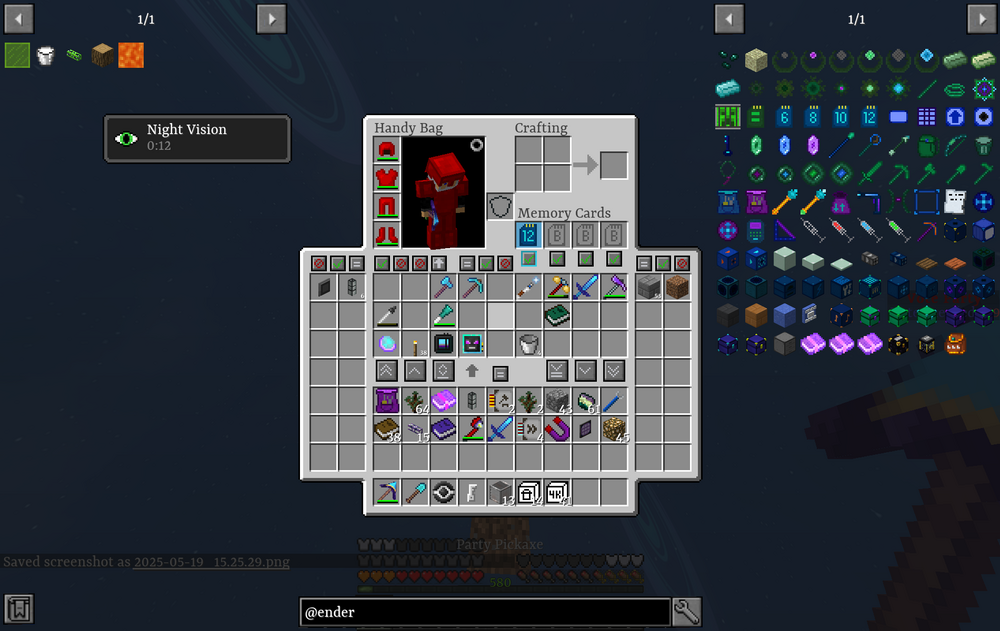Pick up the green book item
This screenshot has height=631, width=1000.
(x=557, y=316)
